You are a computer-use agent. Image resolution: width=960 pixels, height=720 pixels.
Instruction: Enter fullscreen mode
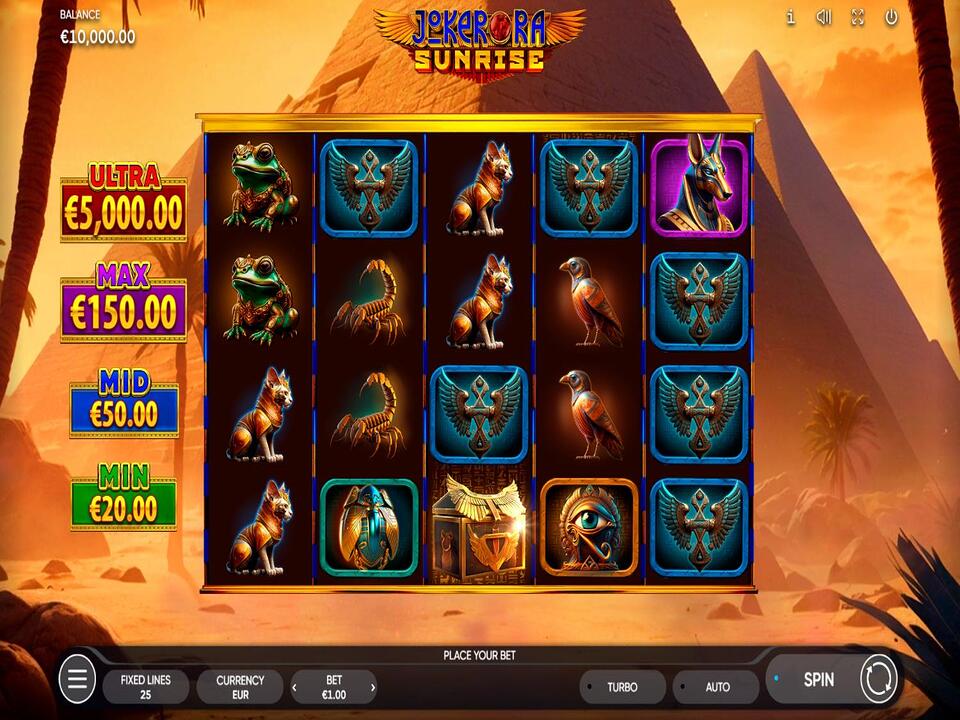click(x=857, y=17)
